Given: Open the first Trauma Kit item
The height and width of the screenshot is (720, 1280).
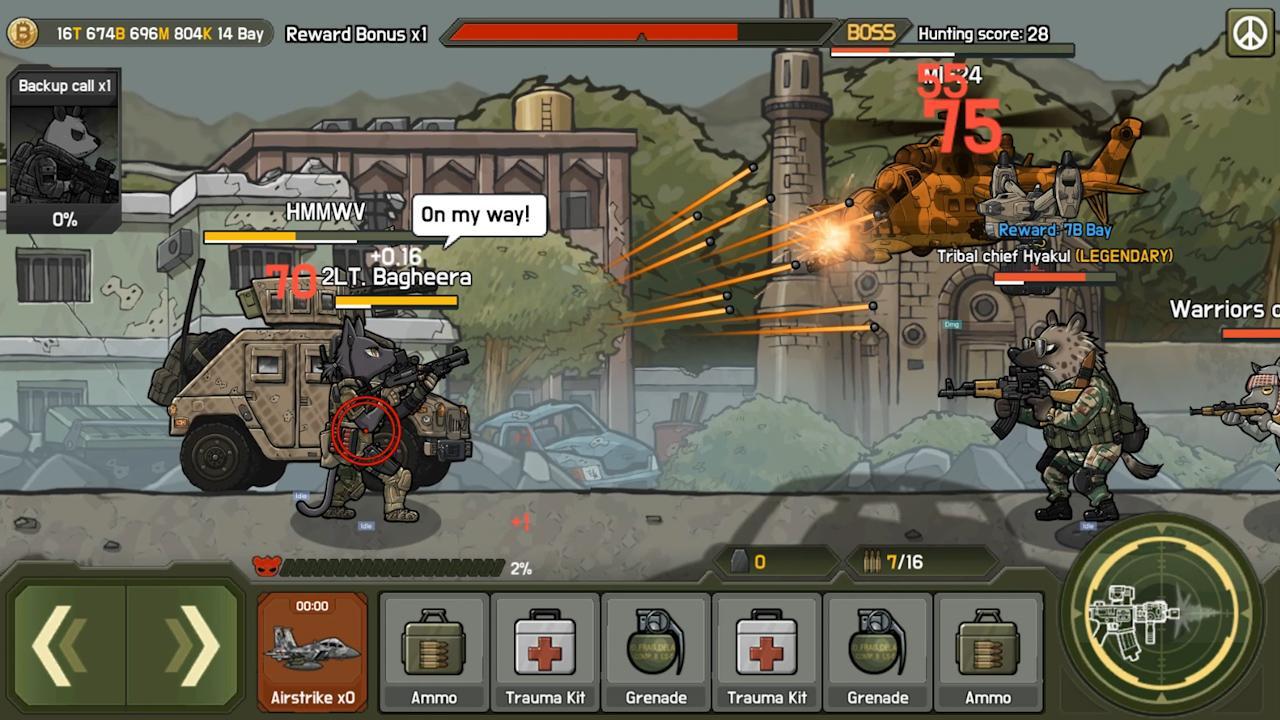Looking at the screenshot, I should 544,650.
